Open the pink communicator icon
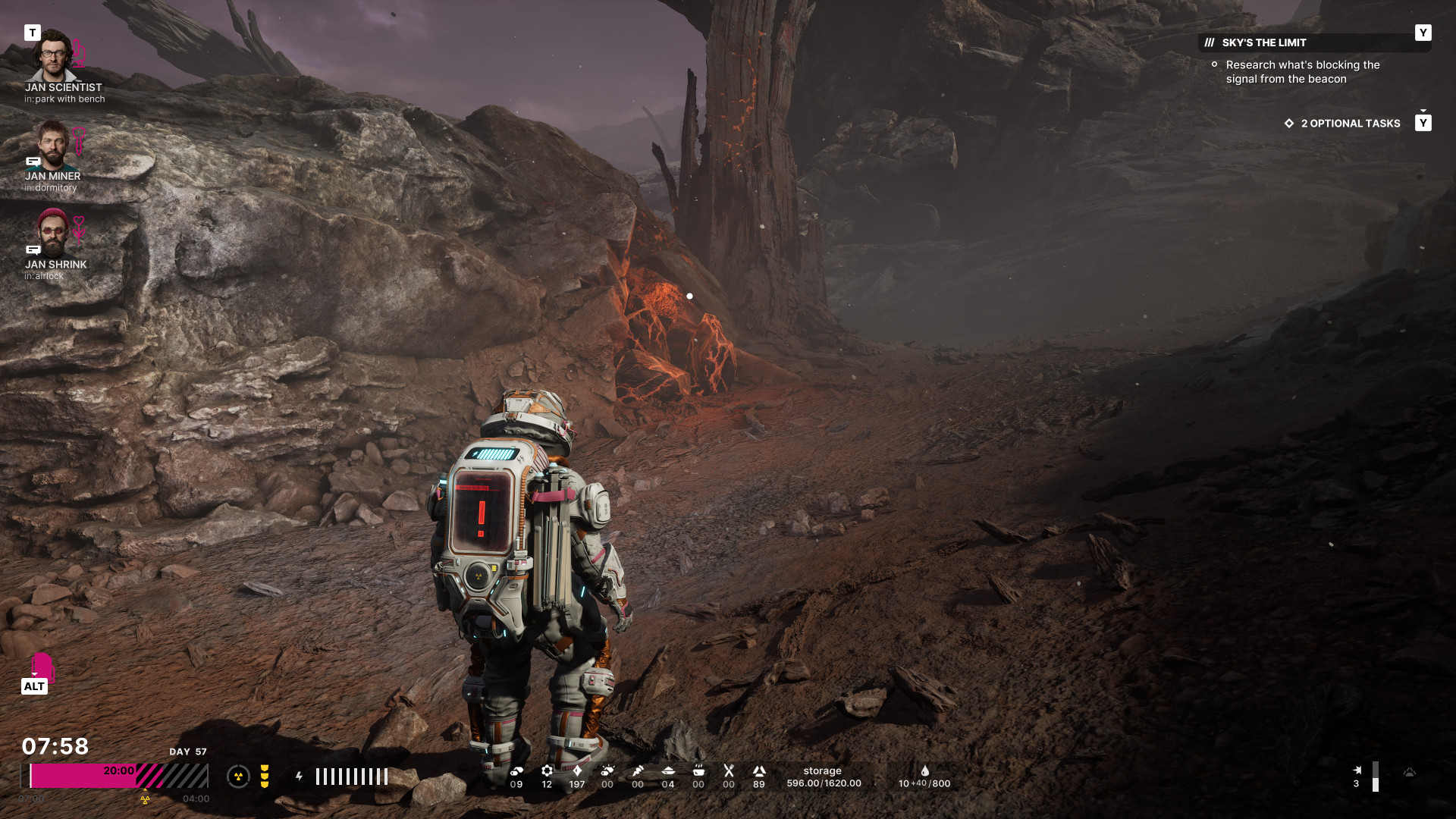1456x819 pixels. [x=42, y=667]
